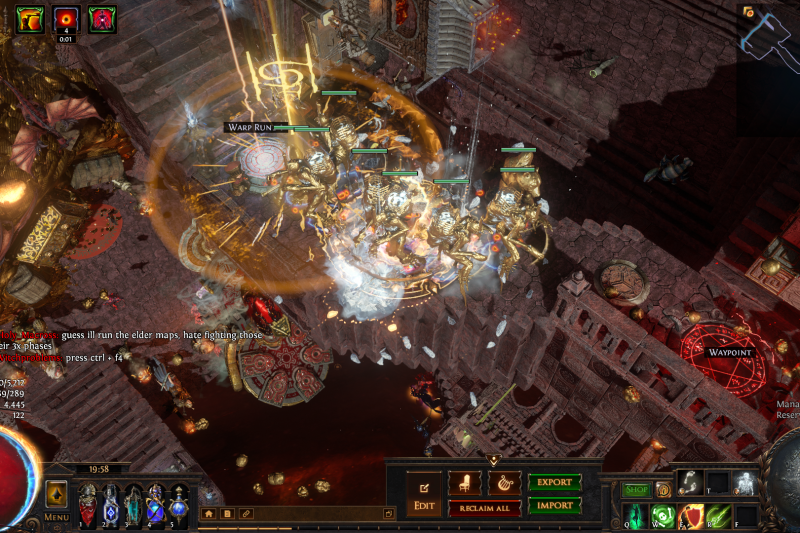Viewport: 800px width, 533px height.
Task: Activate the green skull skill on W
Action: [x=662, y=516]
